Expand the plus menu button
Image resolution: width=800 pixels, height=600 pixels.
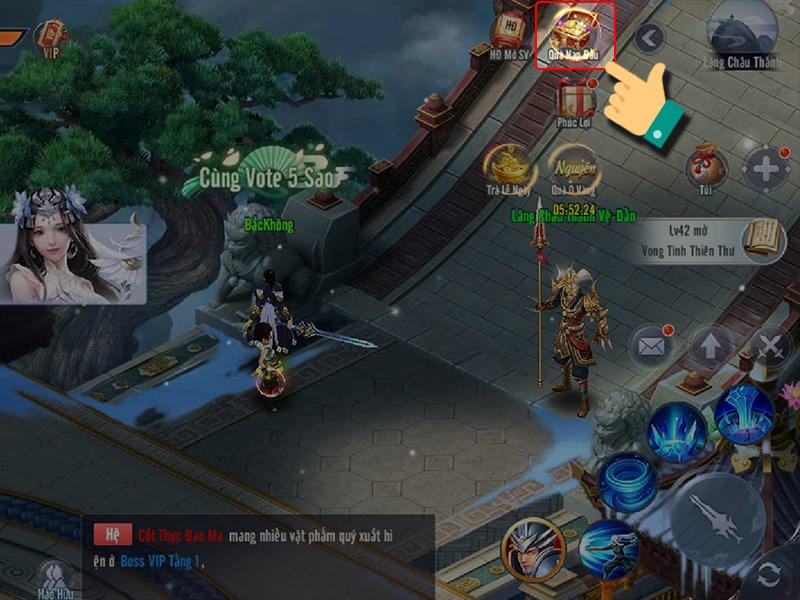(x=767, y=168)
